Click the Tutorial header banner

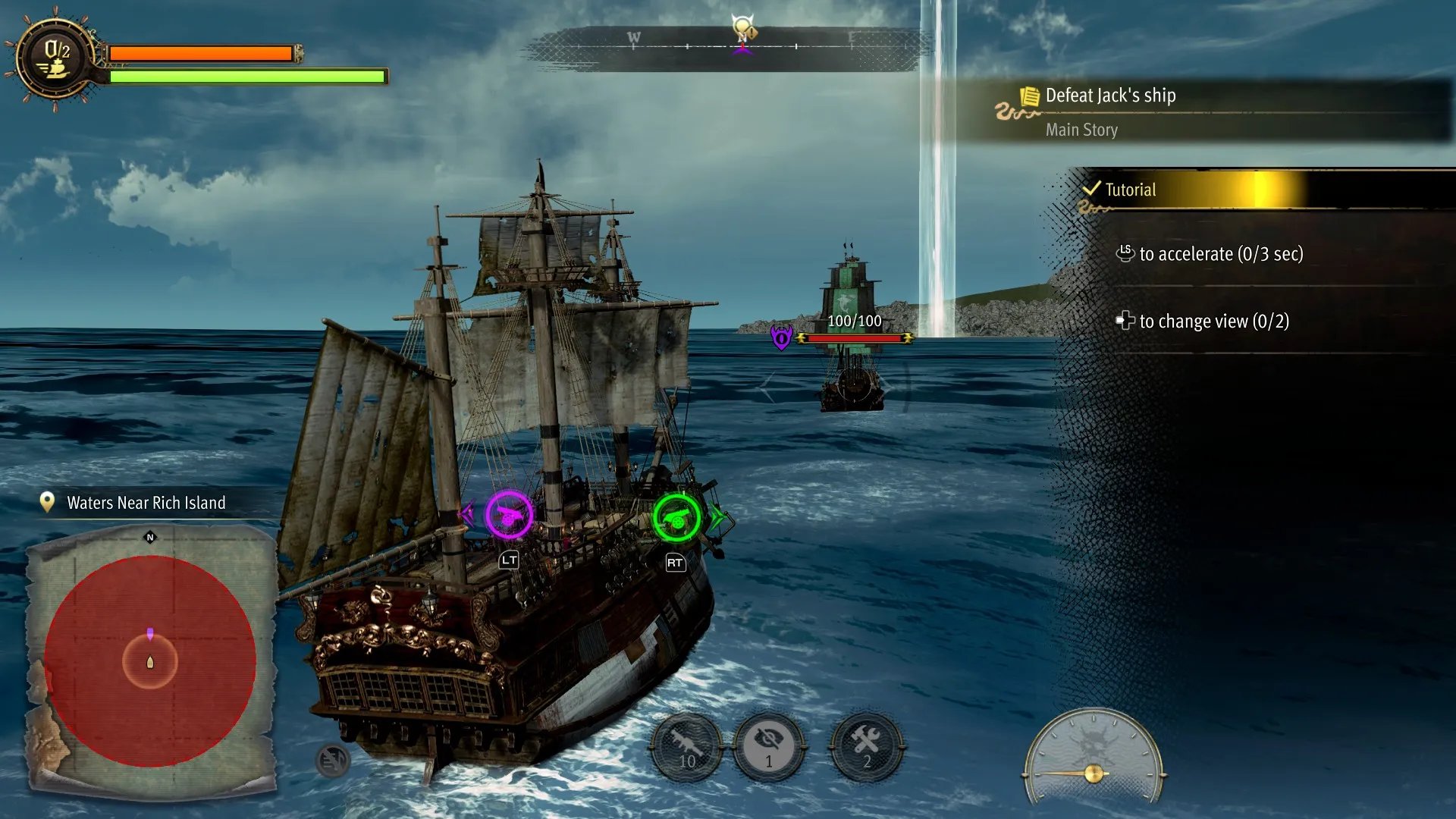1130,190
